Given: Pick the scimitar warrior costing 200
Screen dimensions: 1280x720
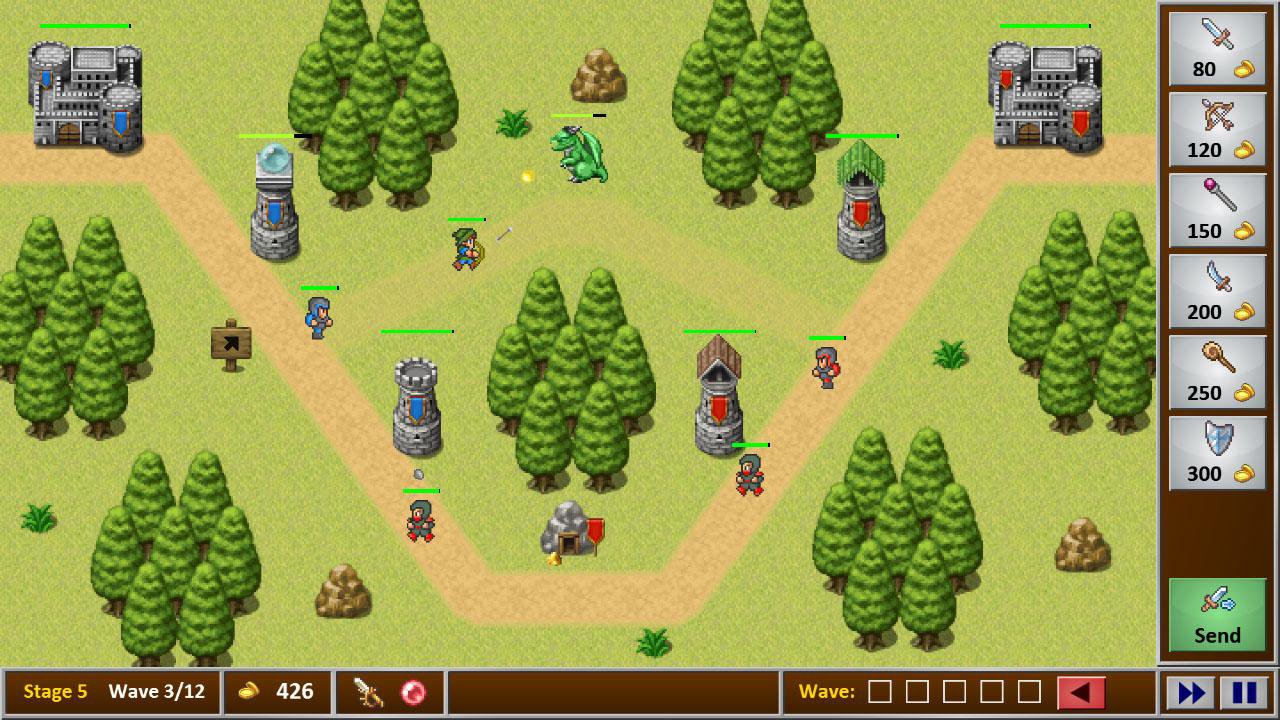Looking at the screenshot, I should coord(1216,292).
